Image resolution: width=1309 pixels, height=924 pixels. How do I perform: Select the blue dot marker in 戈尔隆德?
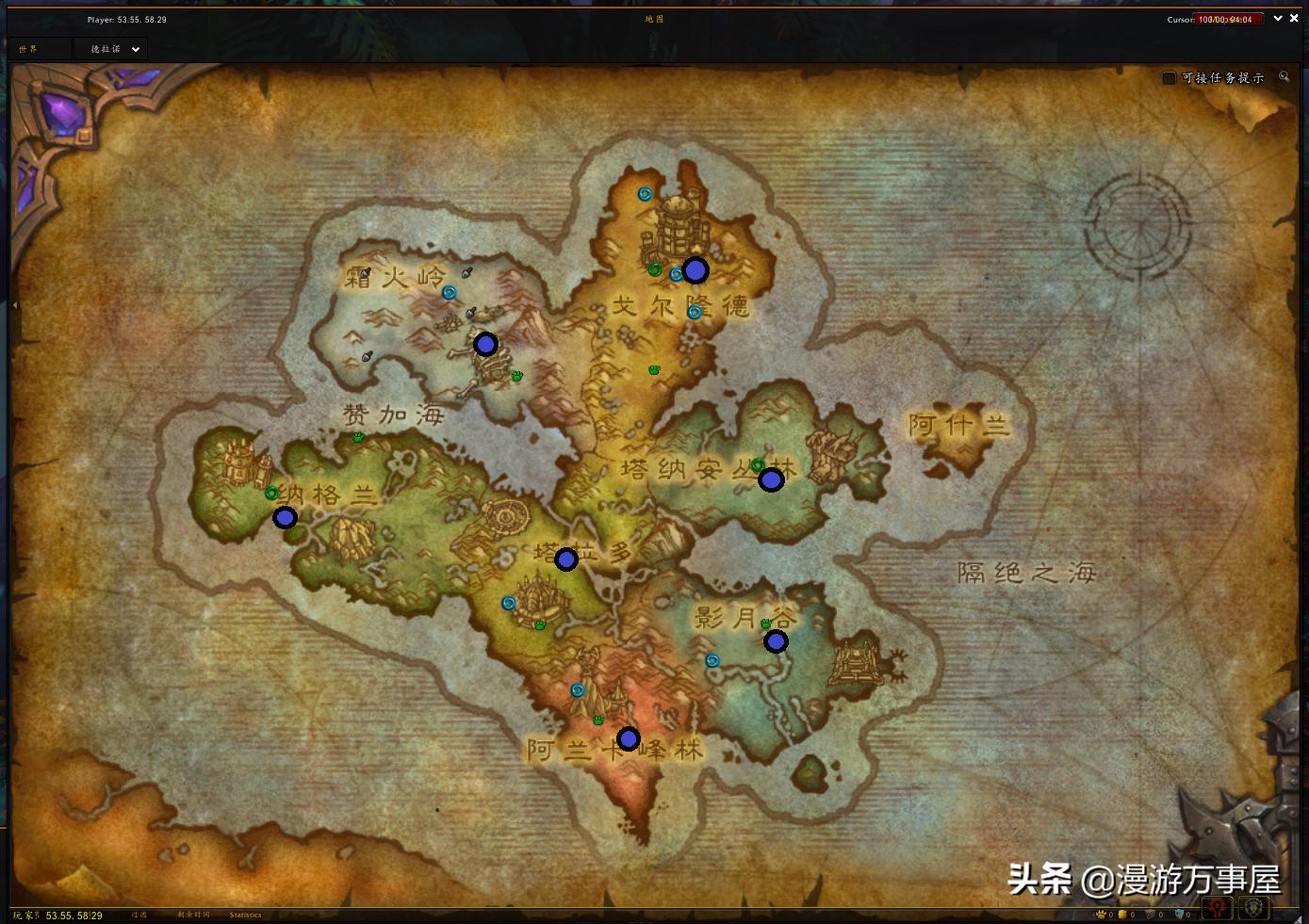coord(695,271)
